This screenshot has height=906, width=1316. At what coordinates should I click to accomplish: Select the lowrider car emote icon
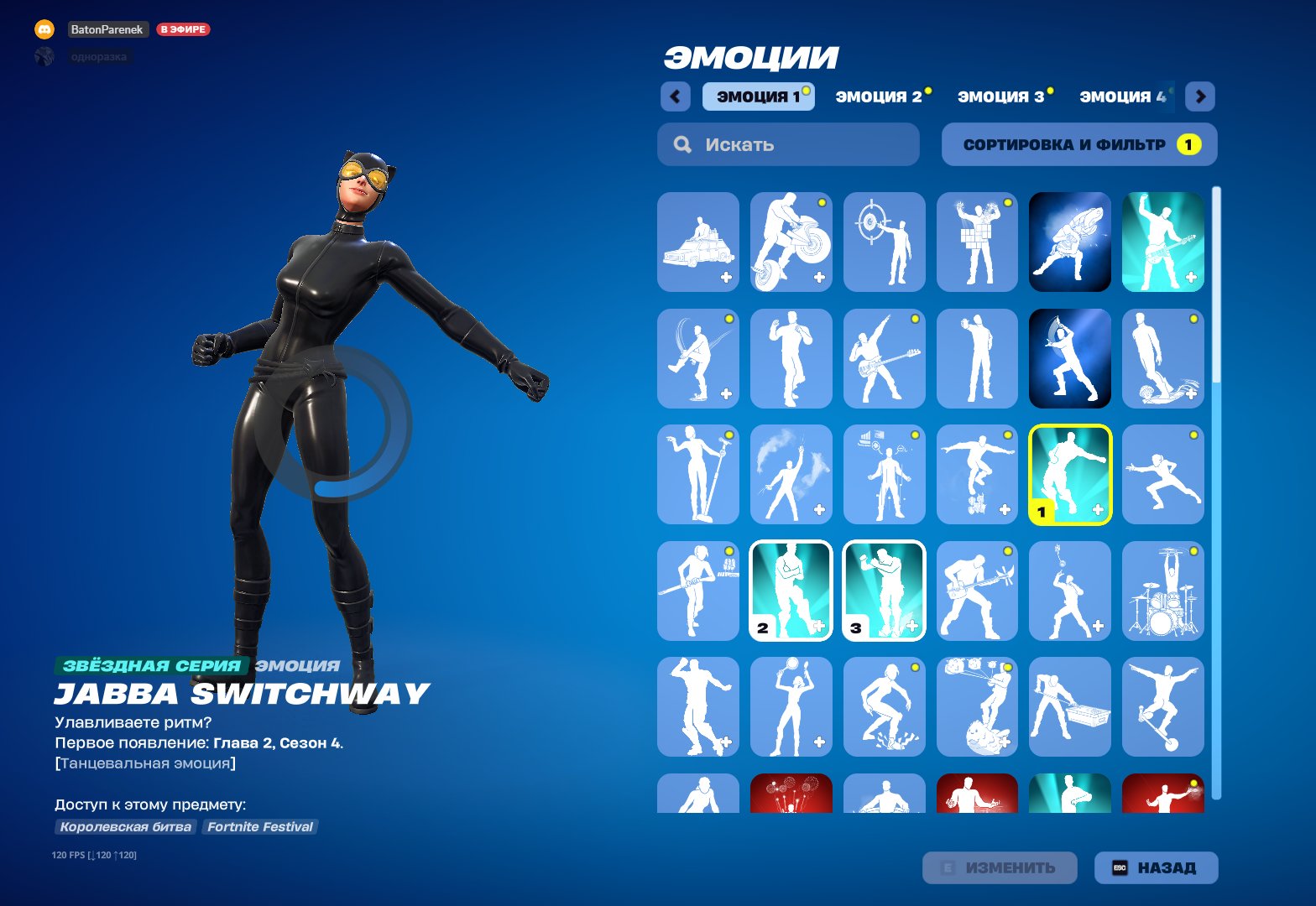tap(697, 242)
